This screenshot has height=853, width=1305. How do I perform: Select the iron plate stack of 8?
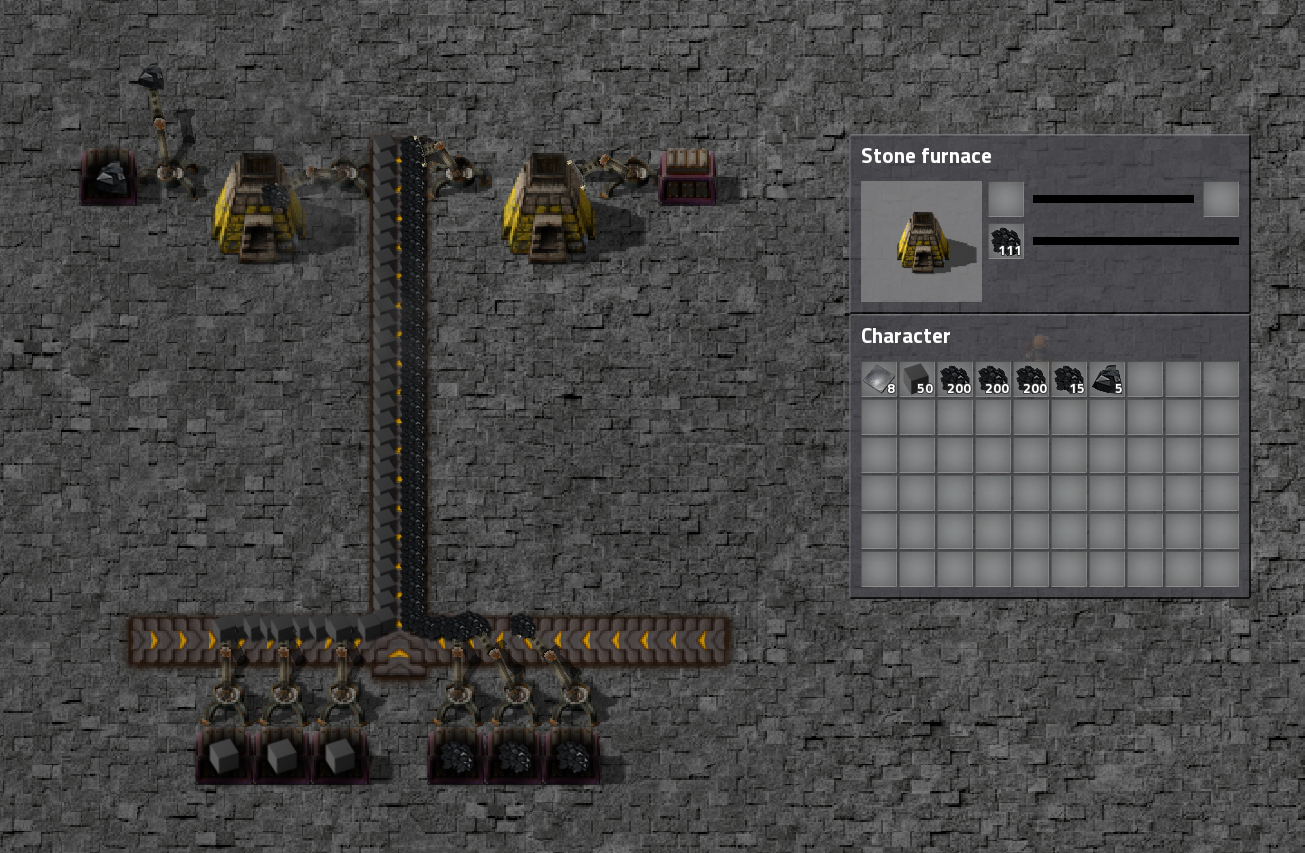pyautogui.click(x=879, y=380)
